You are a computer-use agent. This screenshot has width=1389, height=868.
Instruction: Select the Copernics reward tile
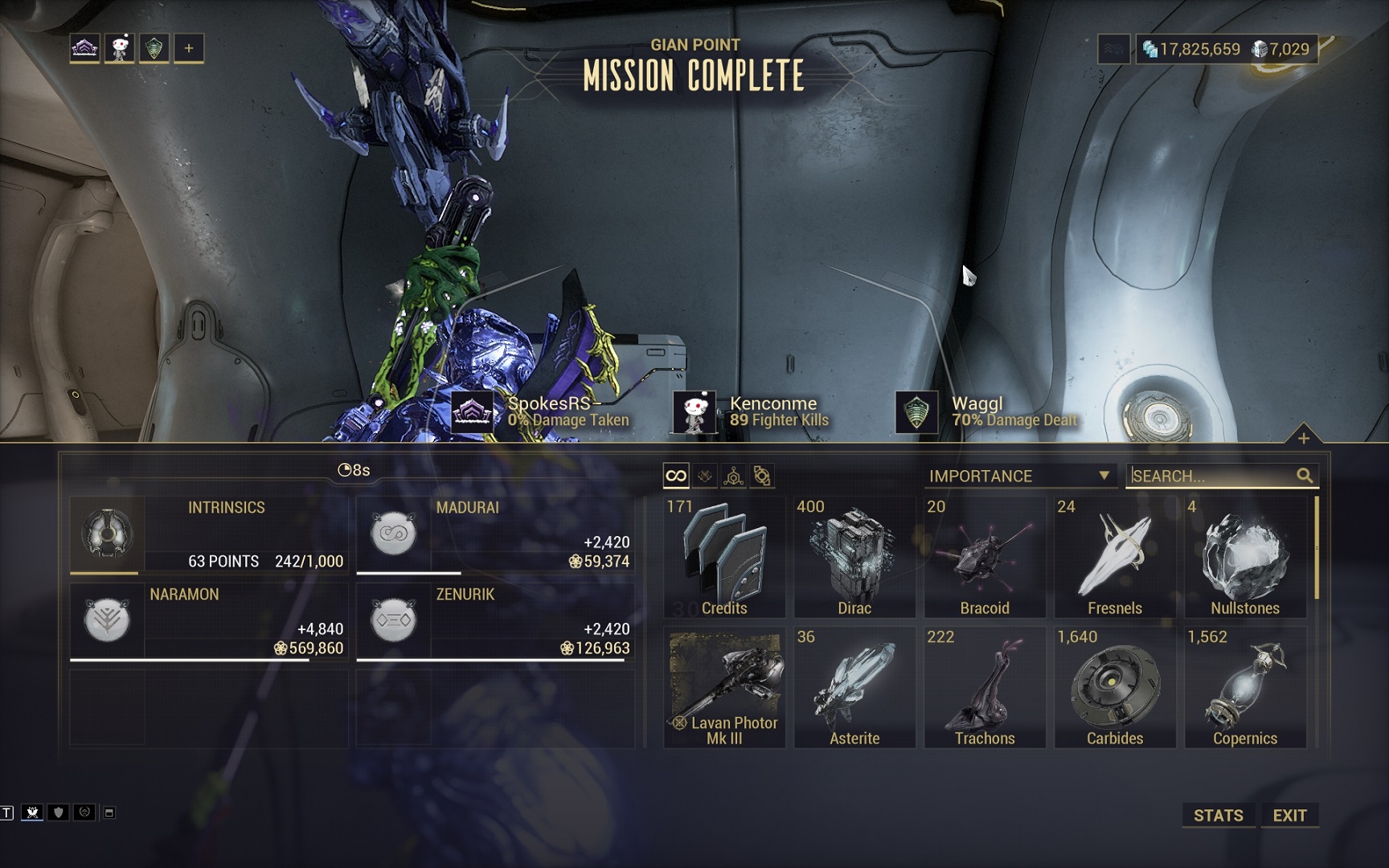pos(1245,687)
